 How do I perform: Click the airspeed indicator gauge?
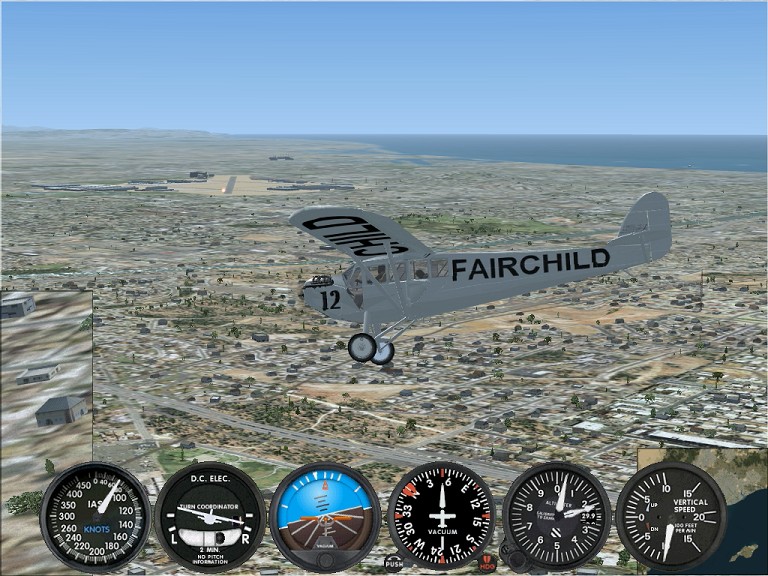coord(95,516)
